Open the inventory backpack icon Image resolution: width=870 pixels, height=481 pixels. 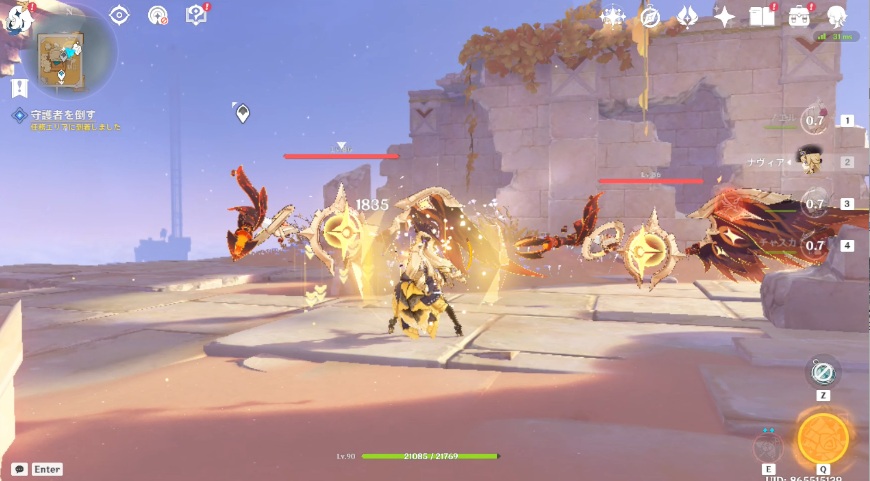pyautogui.click(x=799, y=16)
